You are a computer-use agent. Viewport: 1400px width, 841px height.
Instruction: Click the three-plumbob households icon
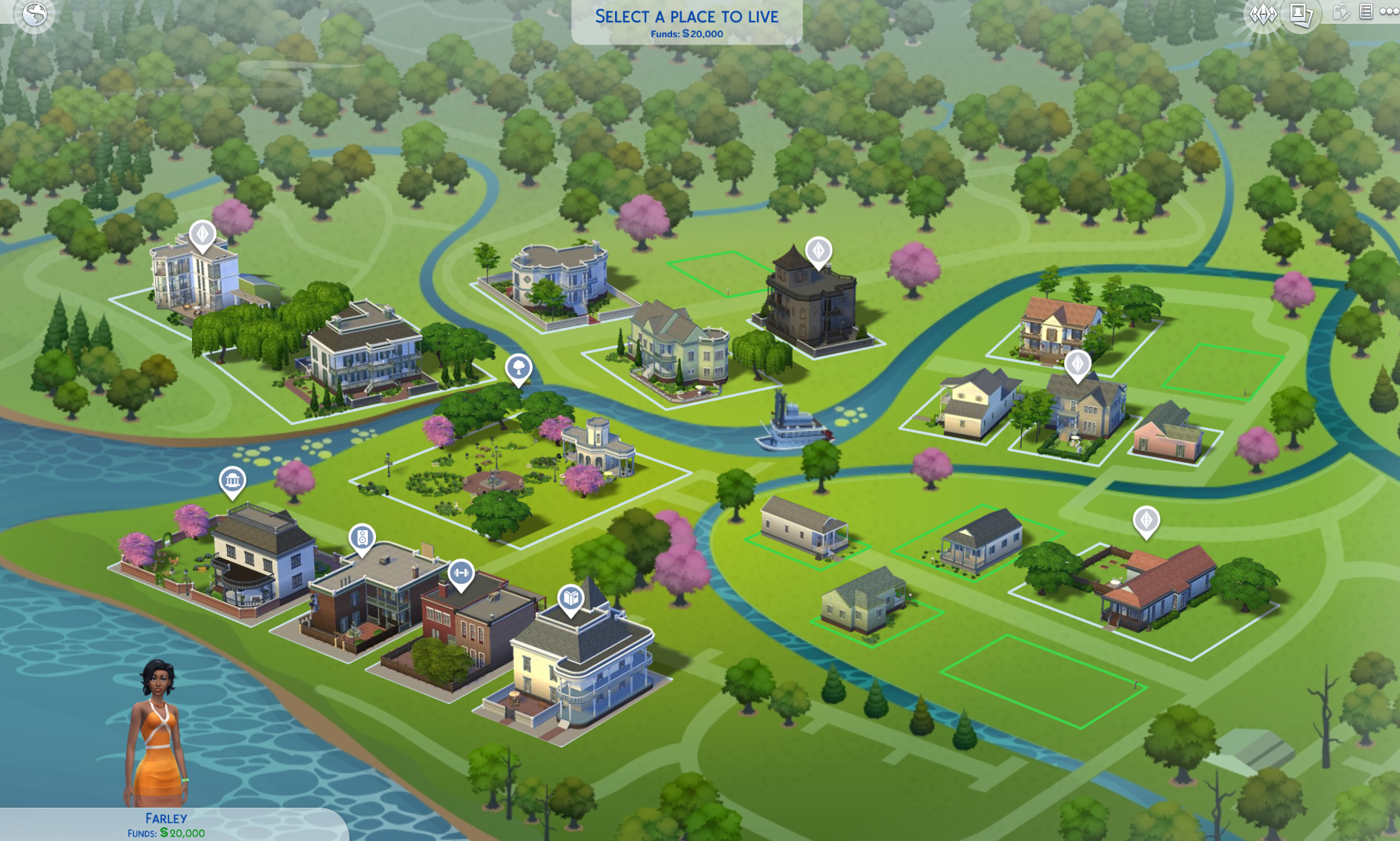coord(1261,14)
